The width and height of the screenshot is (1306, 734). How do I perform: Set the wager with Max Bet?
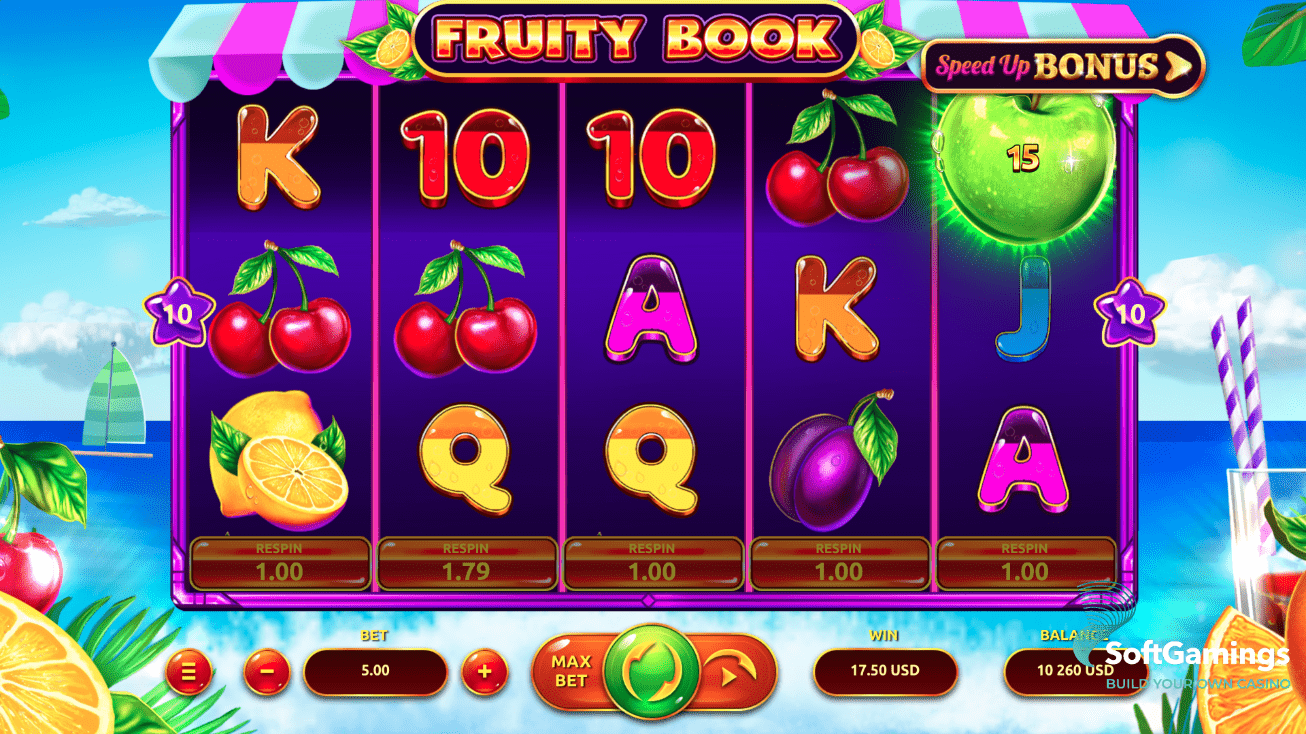tap(571, 672)
